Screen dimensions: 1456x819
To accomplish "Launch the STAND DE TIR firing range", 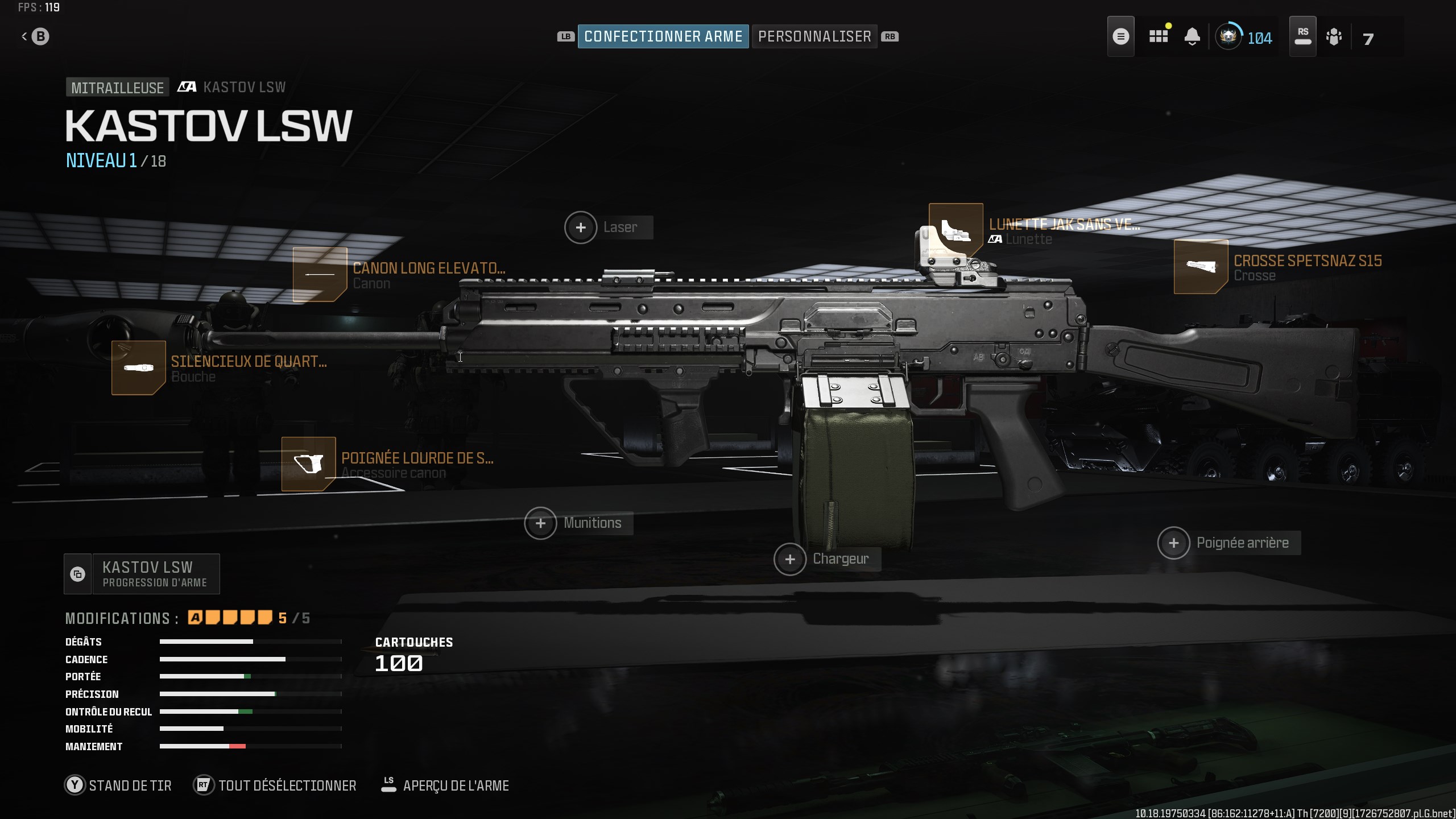I will (119, 785).
